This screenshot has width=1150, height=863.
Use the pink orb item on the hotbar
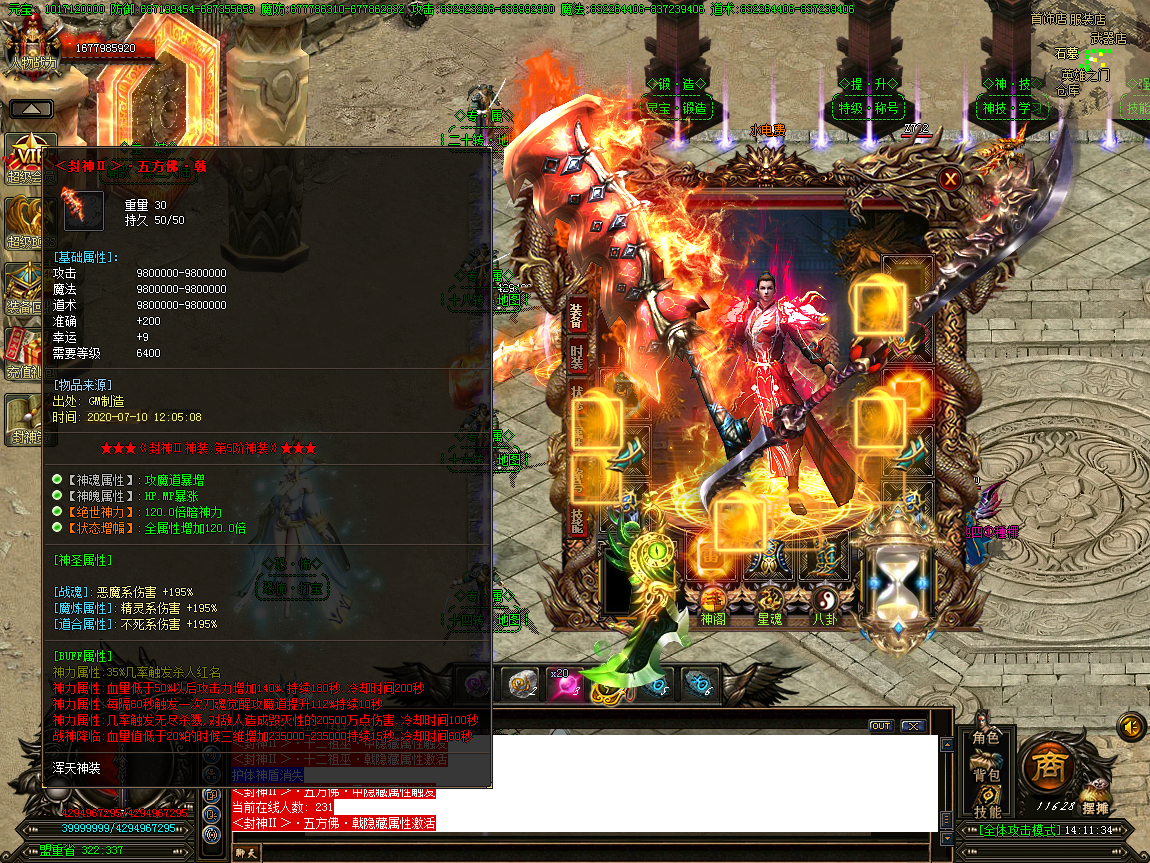pos(563,685)
